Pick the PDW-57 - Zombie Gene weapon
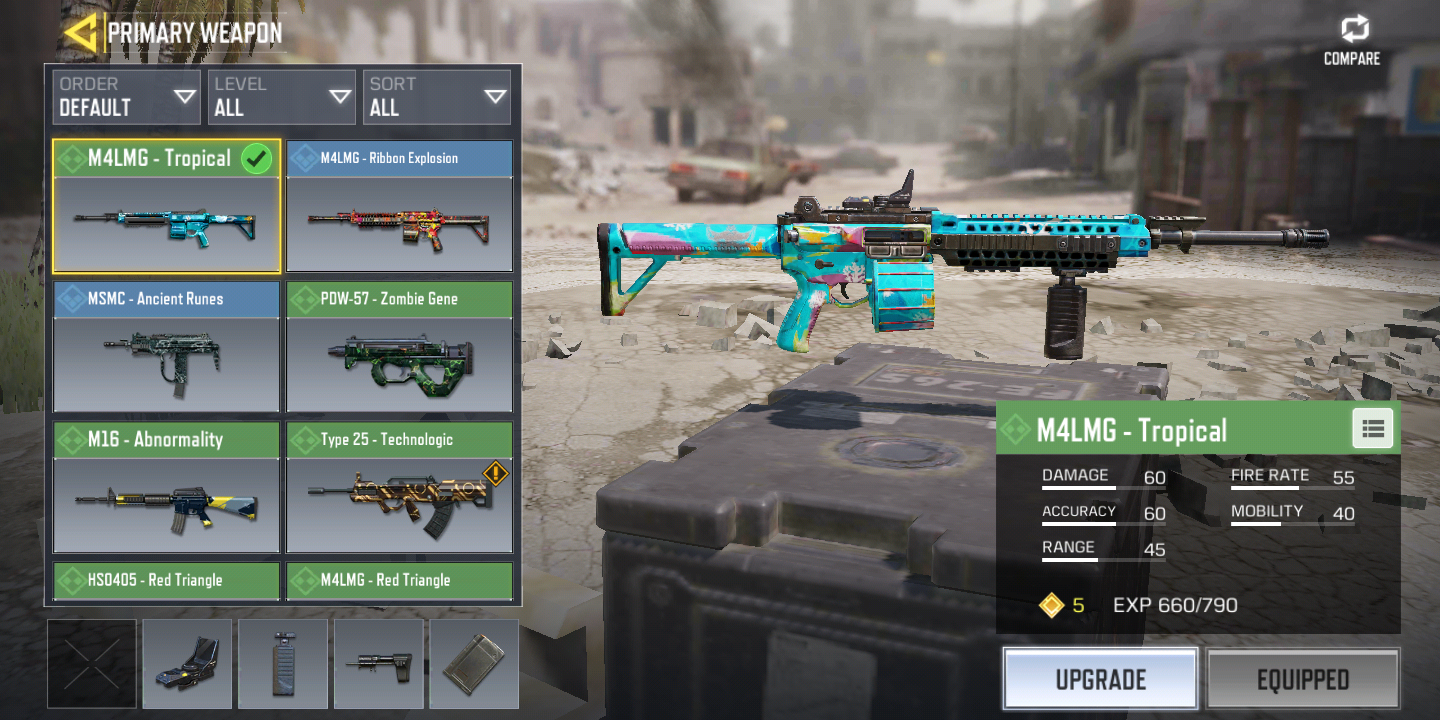Viewport: 1440px width, 720px height. point(399,347)
